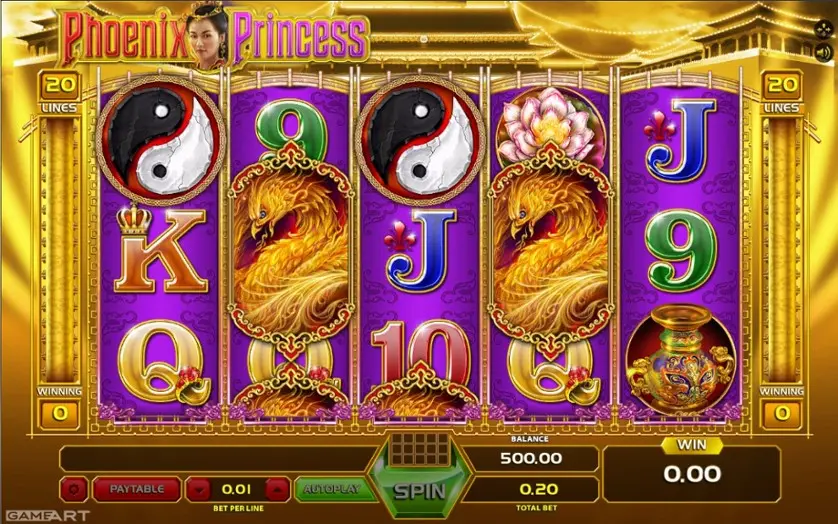This screenshot has width=838, height=524.
Task: Decrease the bet per line
Action: [x=200, y=489]
